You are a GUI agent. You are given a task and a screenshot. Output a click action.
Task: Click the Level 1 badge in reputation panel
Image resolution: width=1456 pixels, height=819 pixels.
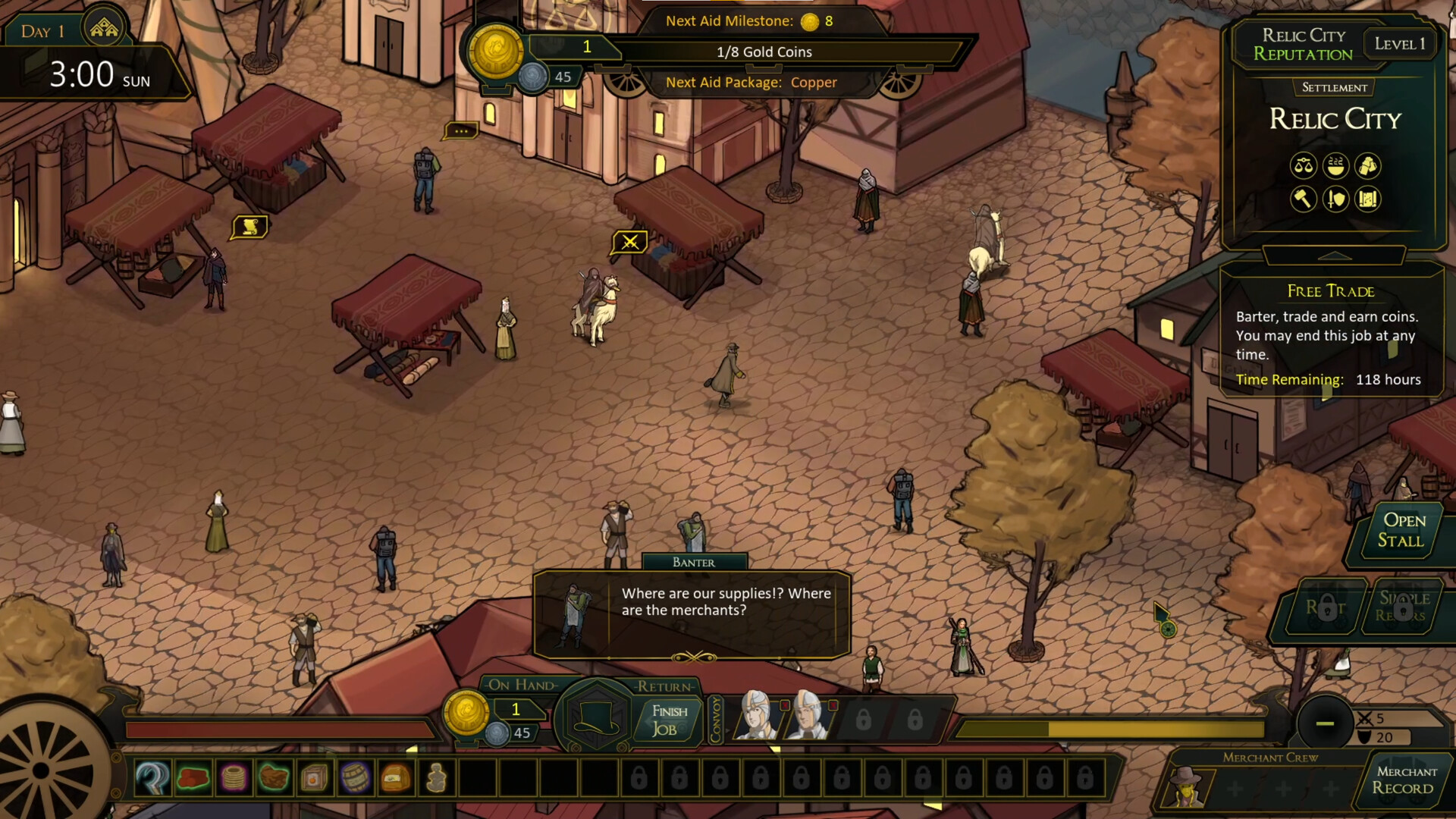coord(1400,43)
